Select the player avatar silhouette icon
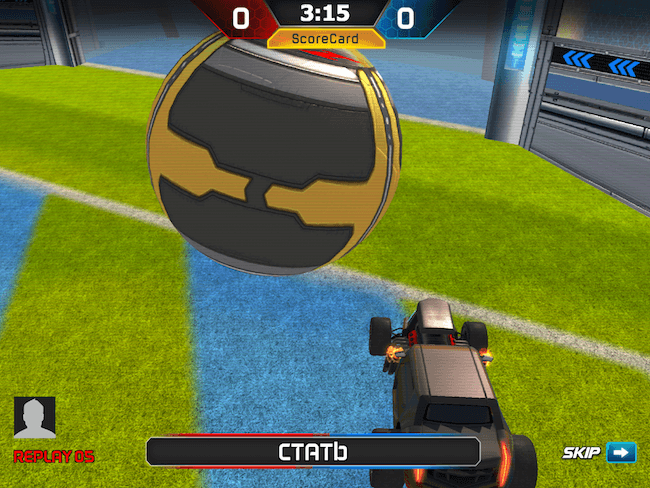Image resolution: width=650 pixels, height=488 pixels. tap(35, 419)
